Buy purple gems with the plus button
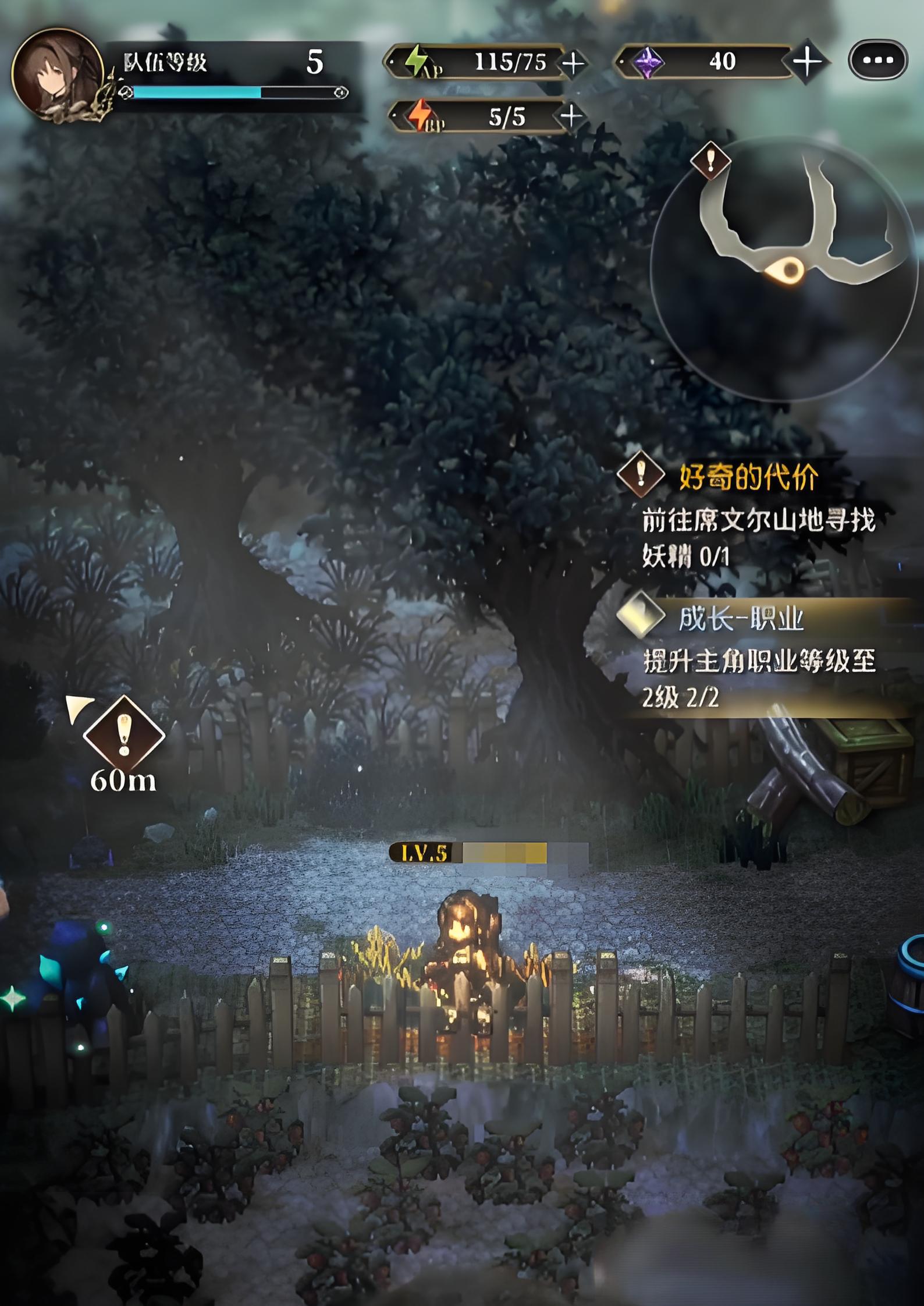Image resolution: width=924 pixels, height=1306 pixels. pyautogui.click(x=807, y=61)
